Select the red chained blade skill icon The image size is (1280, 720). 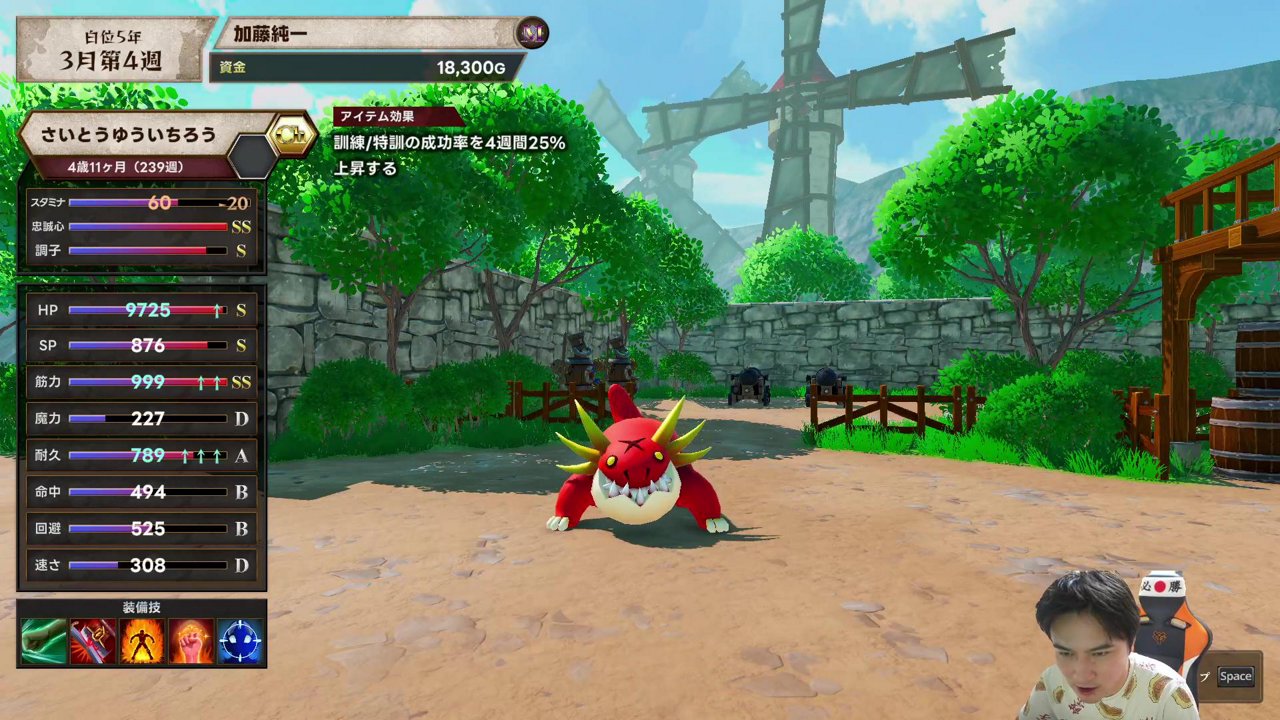[x=92, y=642]
